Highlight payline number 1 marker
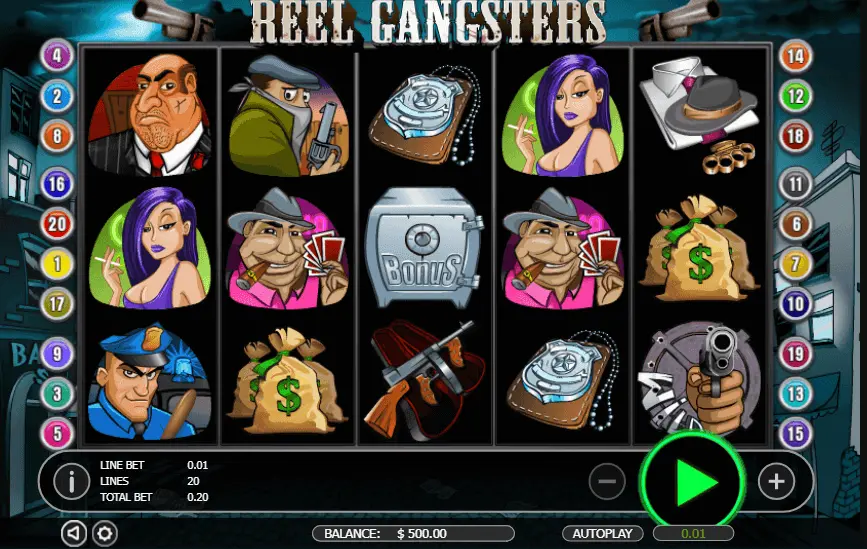This screenshot has width=867, height=549. point(56,264)
